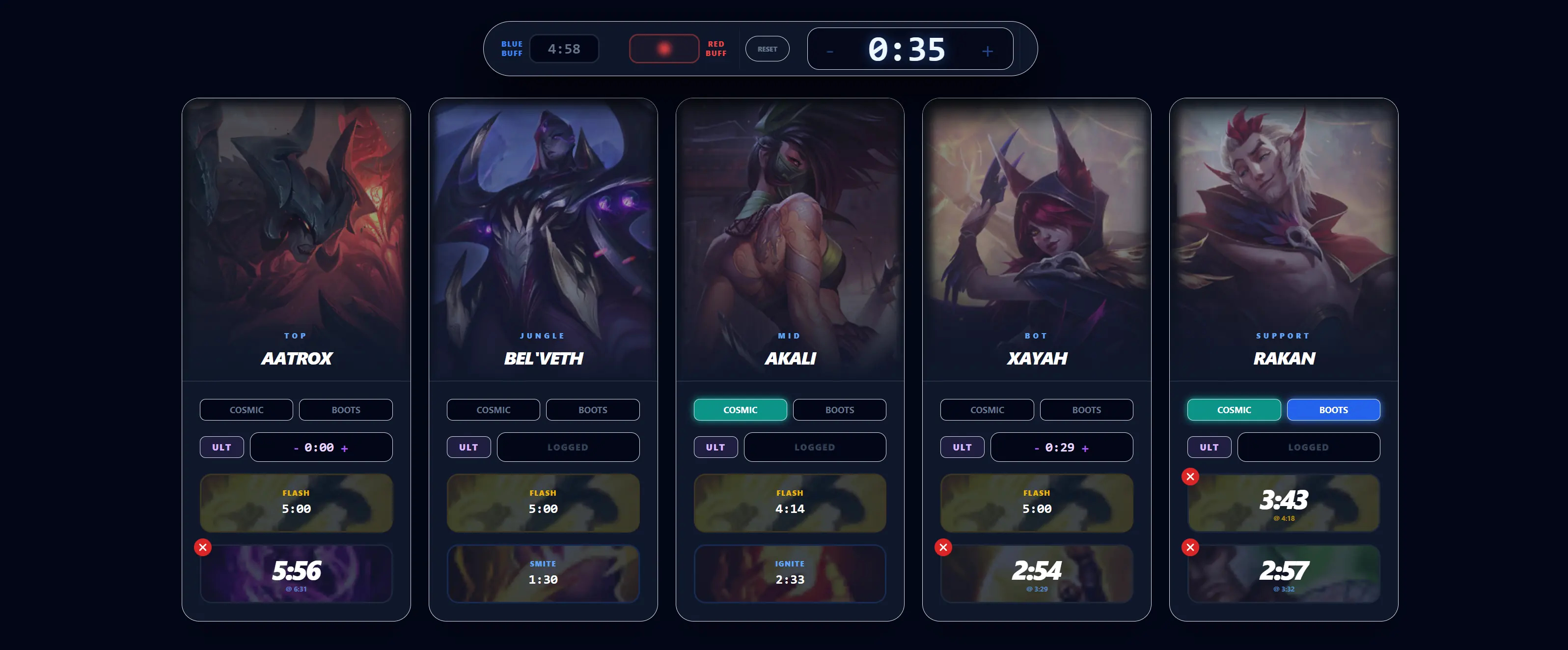Toggle Boots for Bel'Veth
The image size is (1568, 650).
592,410
